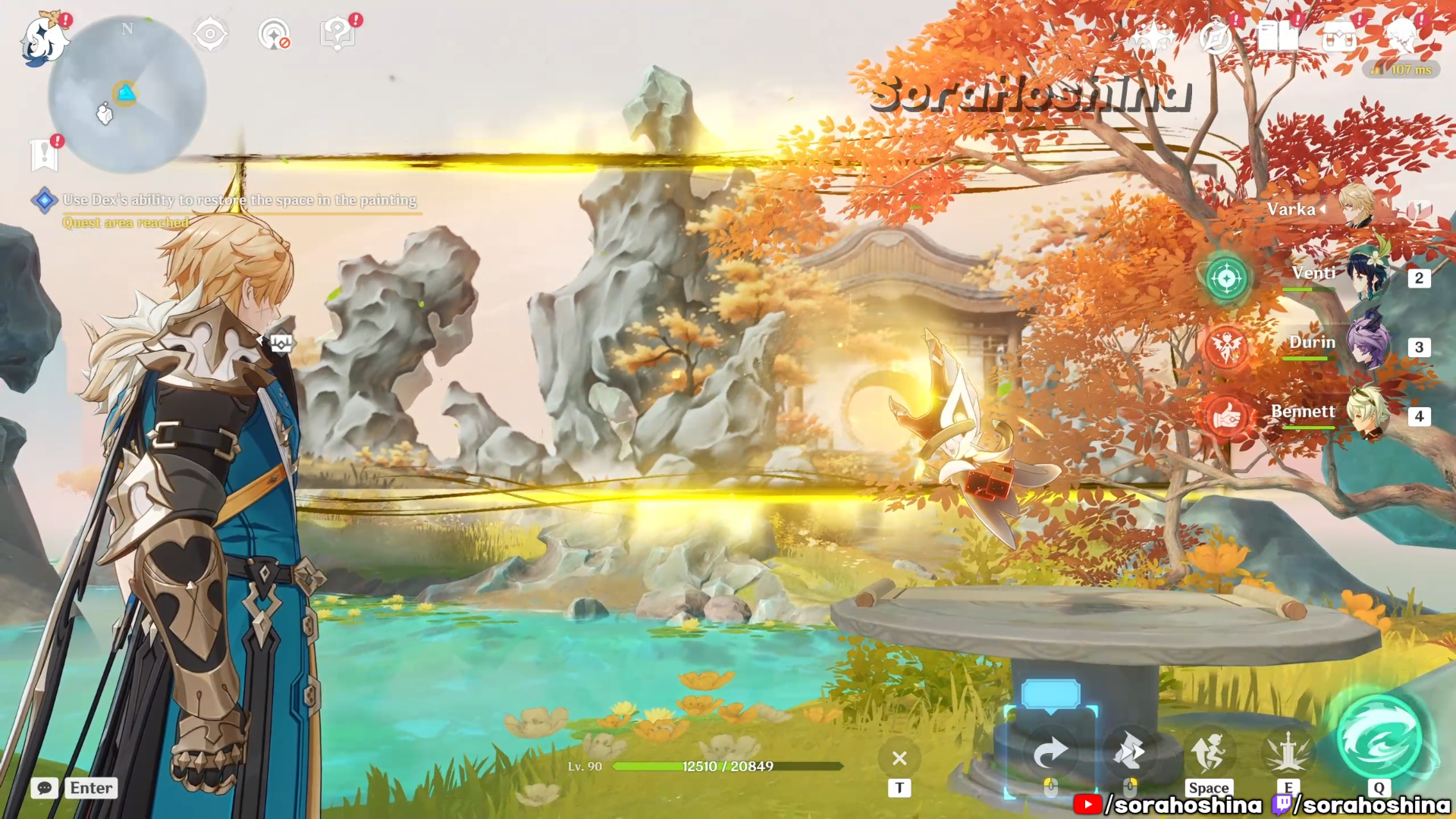Image resolution: width=1456 pixels, height=819 pixels.
Task: Open the Adventurer Handbook book icon
Action: click(x=1278, y=36)
